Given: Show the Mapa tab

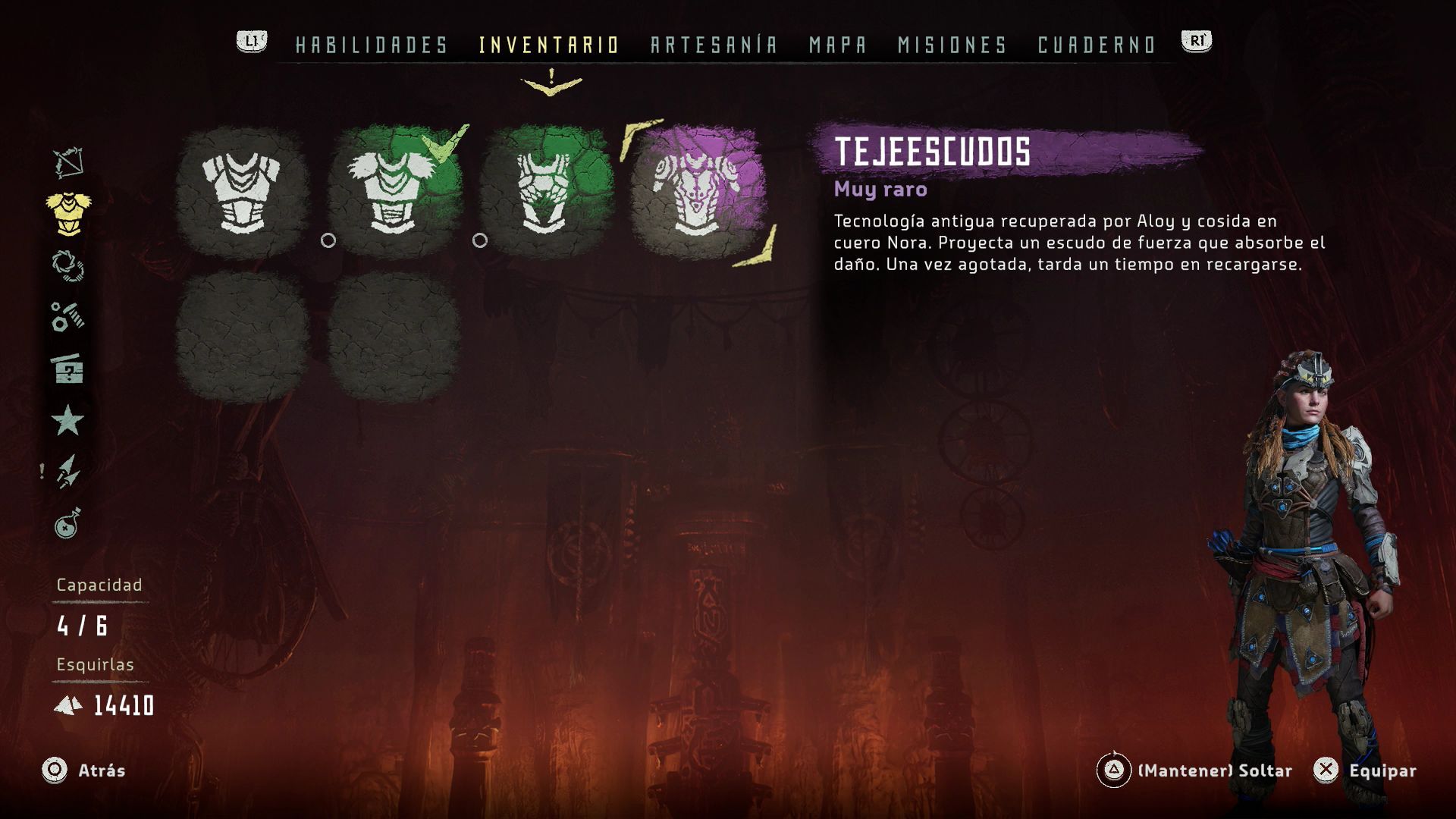Looking at the screenshot, I should (x=837, y=45).
